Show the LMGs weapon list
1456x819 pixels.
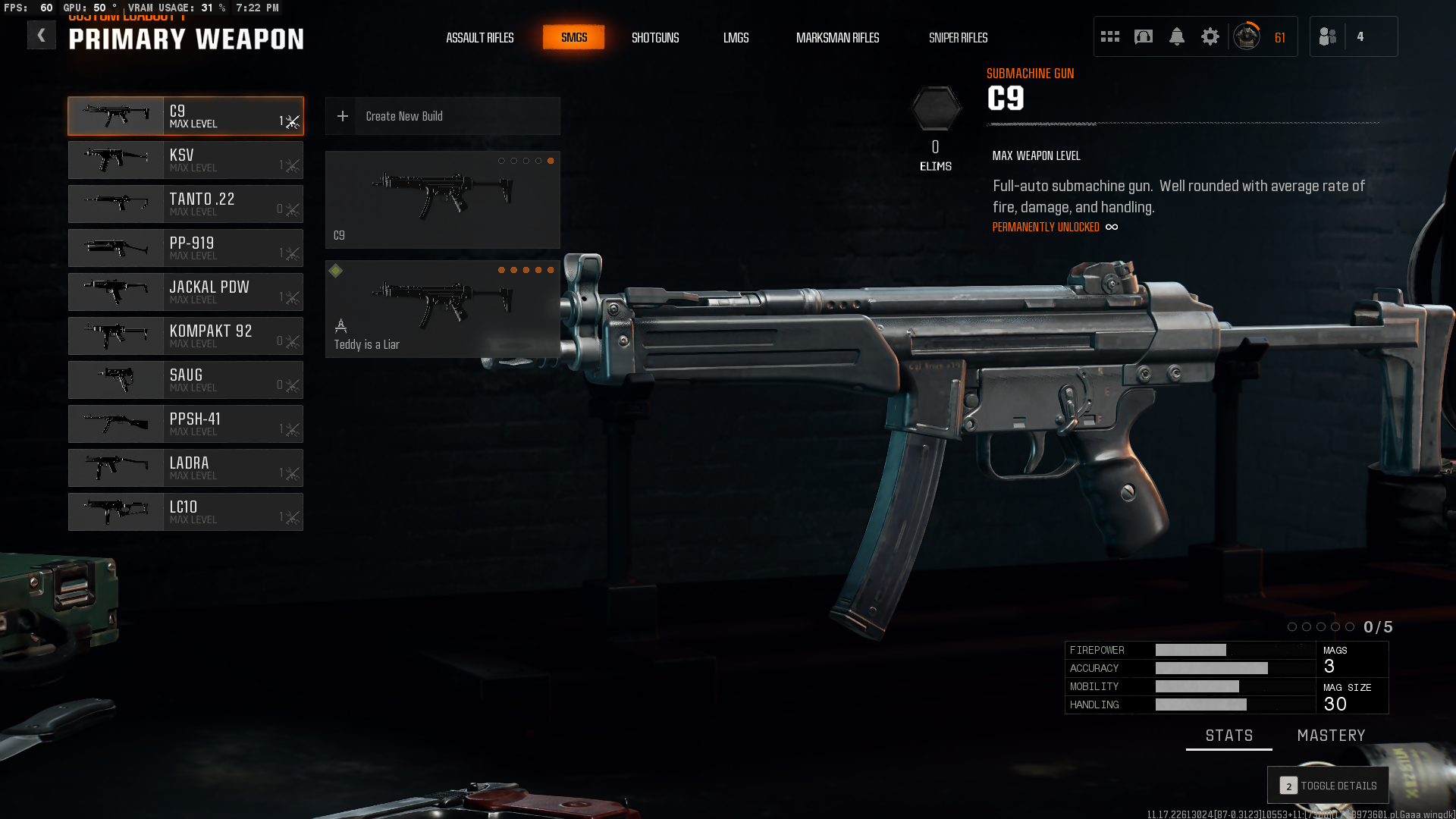click(x=736, y=38)
